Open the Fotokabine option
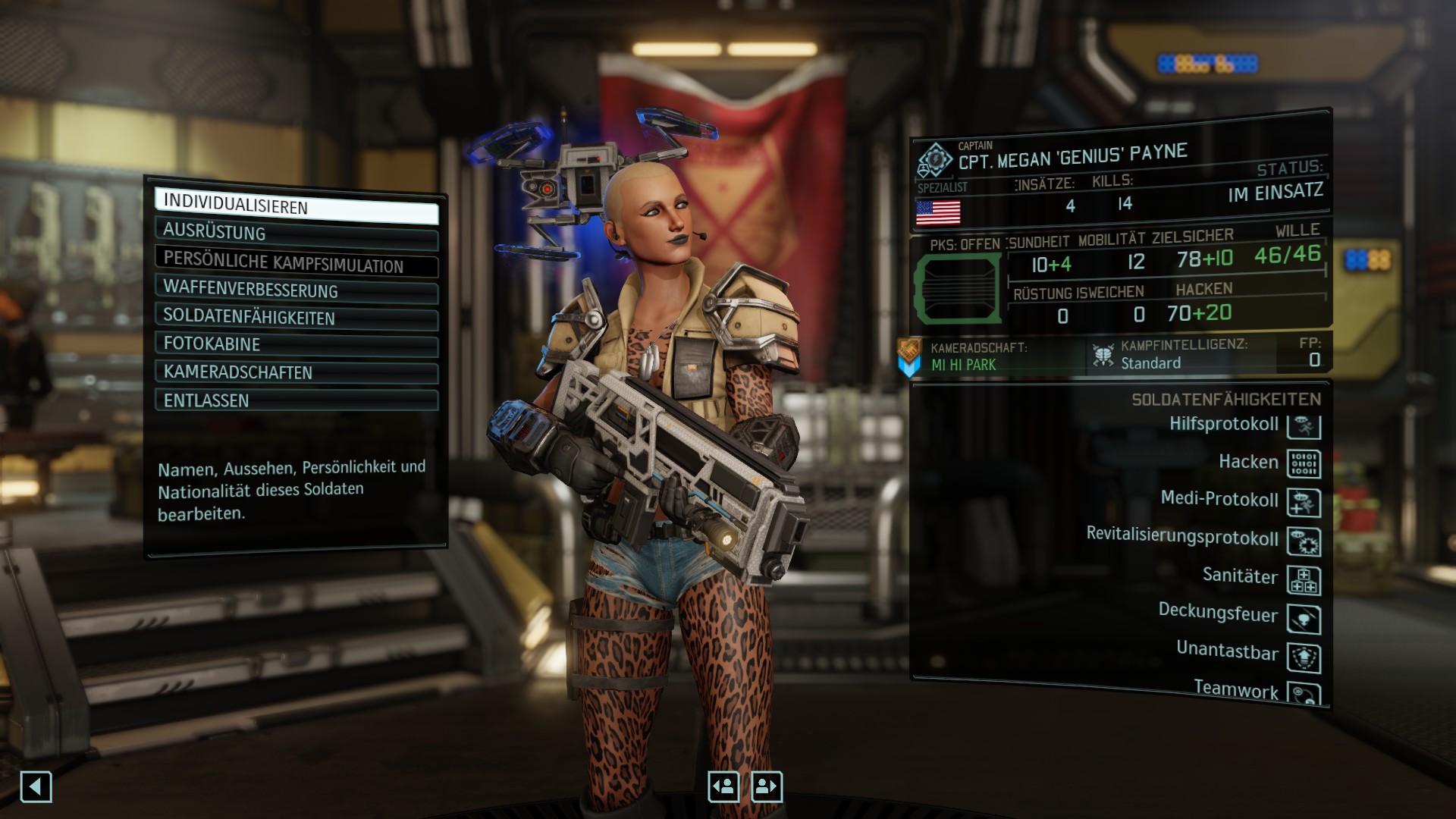Viewport: 1456px width, 819px height. (x=296, y=344)
